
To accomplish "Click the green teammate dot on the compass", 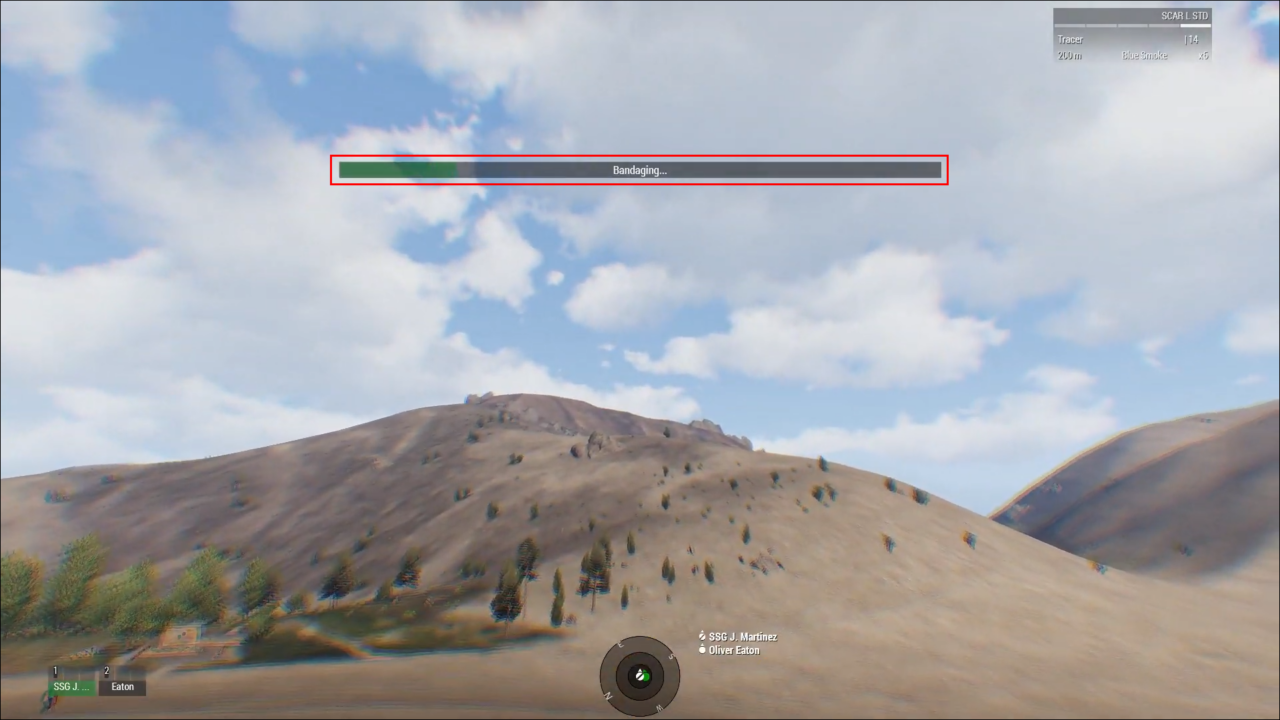I will [646, 677].
